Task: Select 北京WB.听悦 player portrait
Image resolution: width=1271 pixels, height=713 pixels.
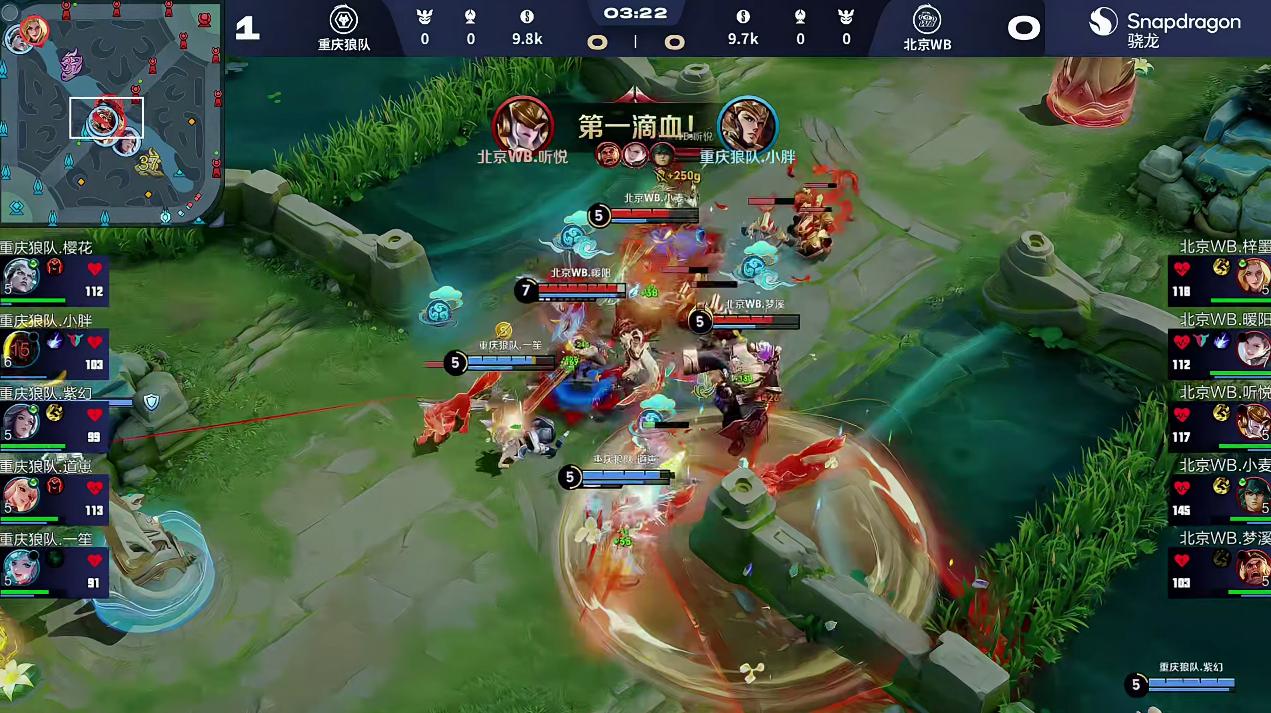Action: tap(1252, 421)
